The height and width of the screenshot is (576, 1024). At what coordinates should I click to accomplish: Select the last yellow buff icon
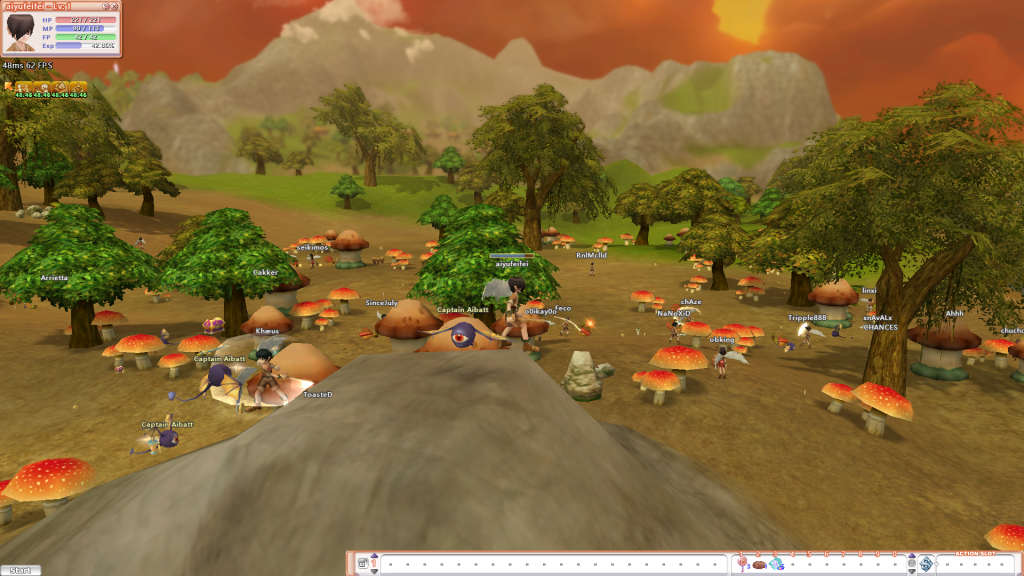pyautogui.click(x=80, y=88)
